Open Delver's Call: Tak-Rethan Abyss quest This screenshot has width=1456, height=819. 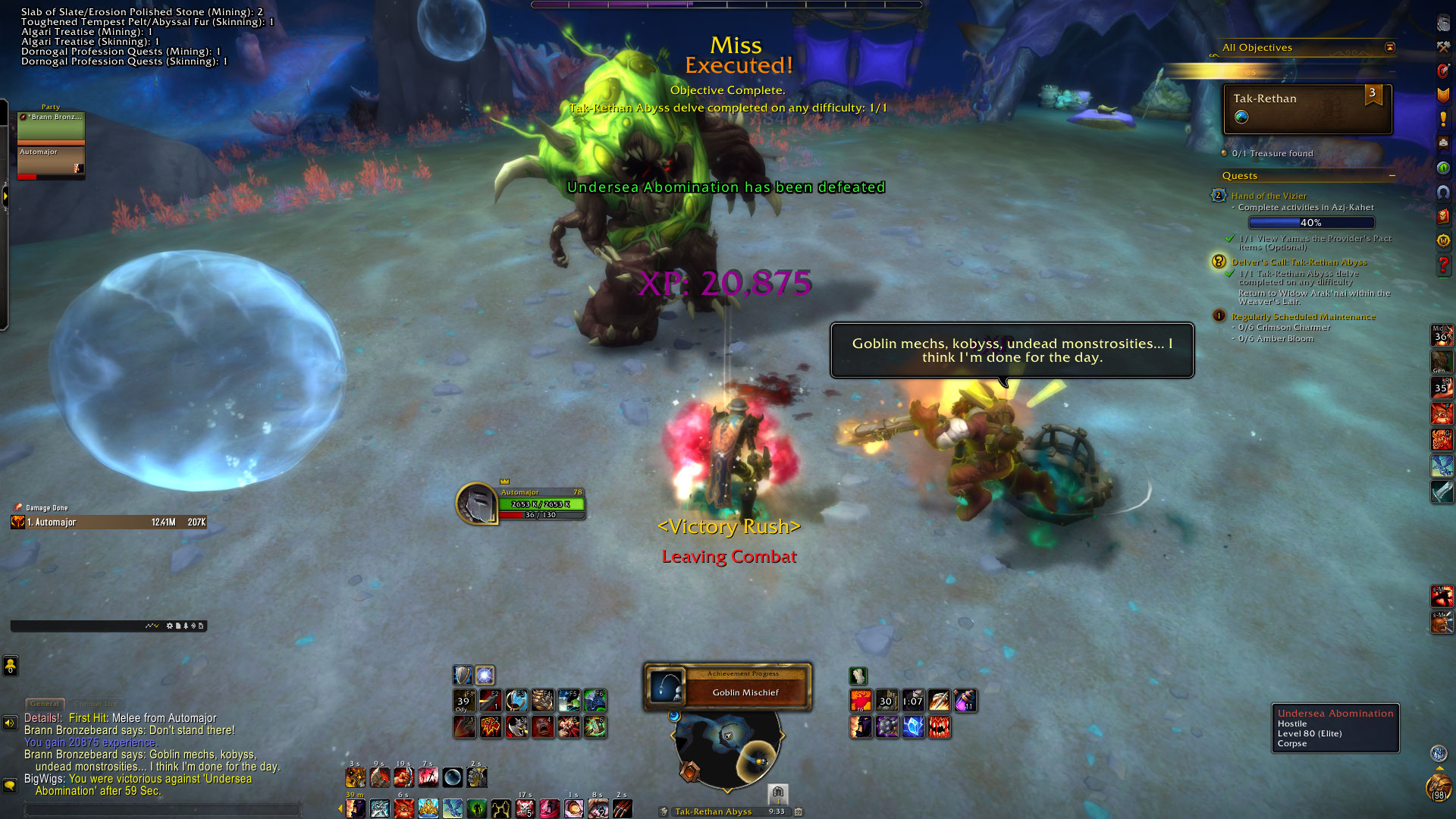pos(1299,262)
